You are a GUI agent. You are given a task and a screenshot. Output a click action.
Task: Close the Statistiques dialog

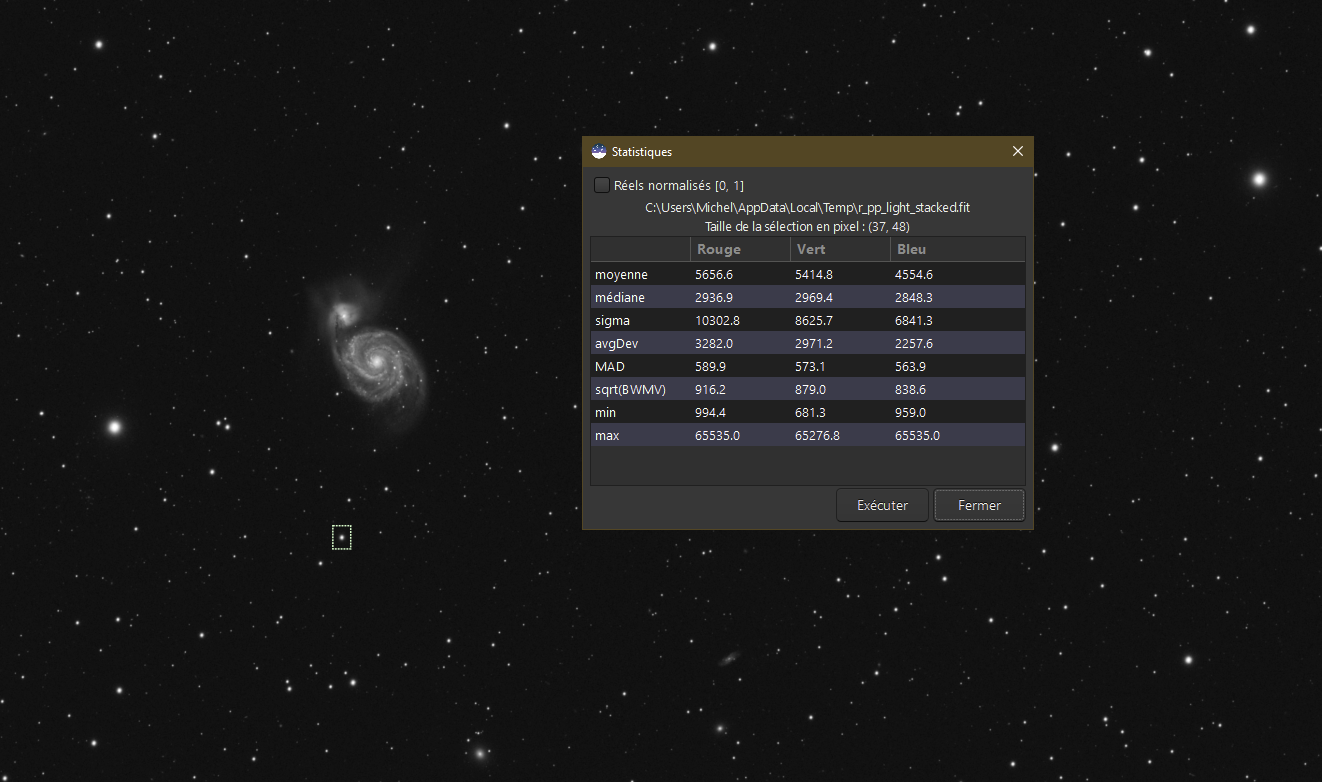[x=1018, y=151]
